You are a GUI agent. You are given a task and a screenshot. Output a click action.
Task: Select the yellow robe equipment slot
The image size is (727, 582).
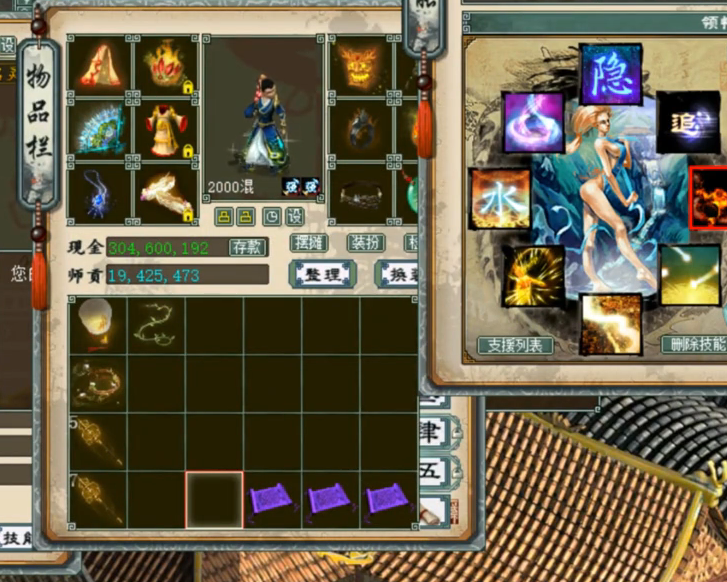coord(164,128)
